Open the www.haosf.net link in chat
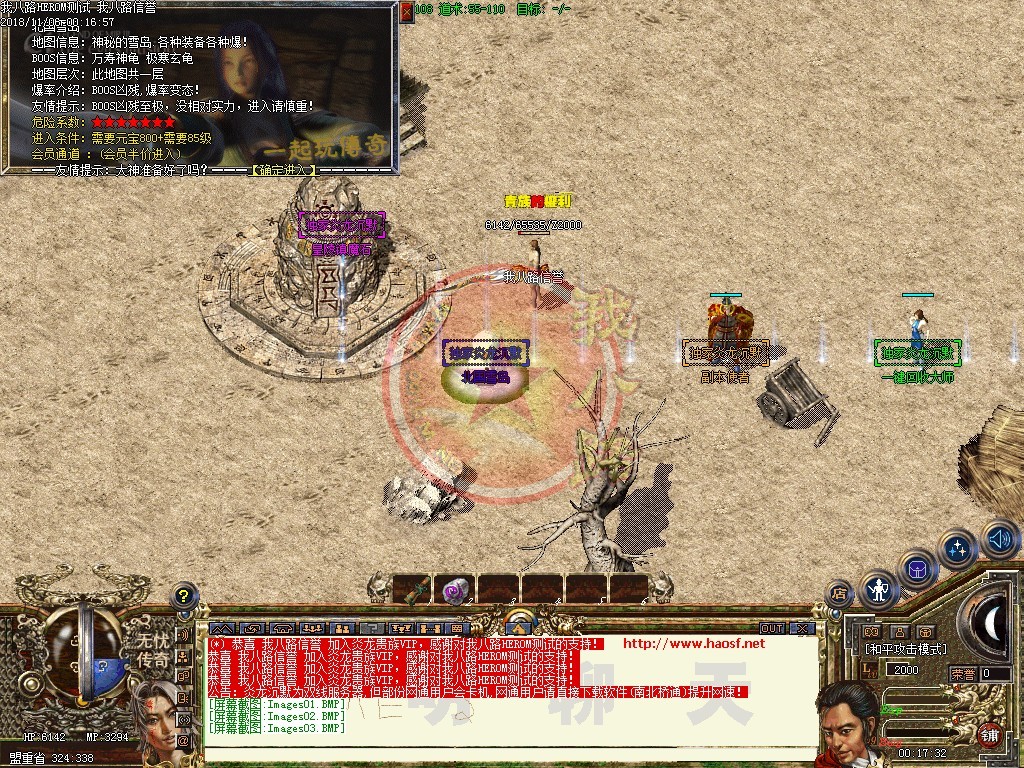 tap(693, 643)
